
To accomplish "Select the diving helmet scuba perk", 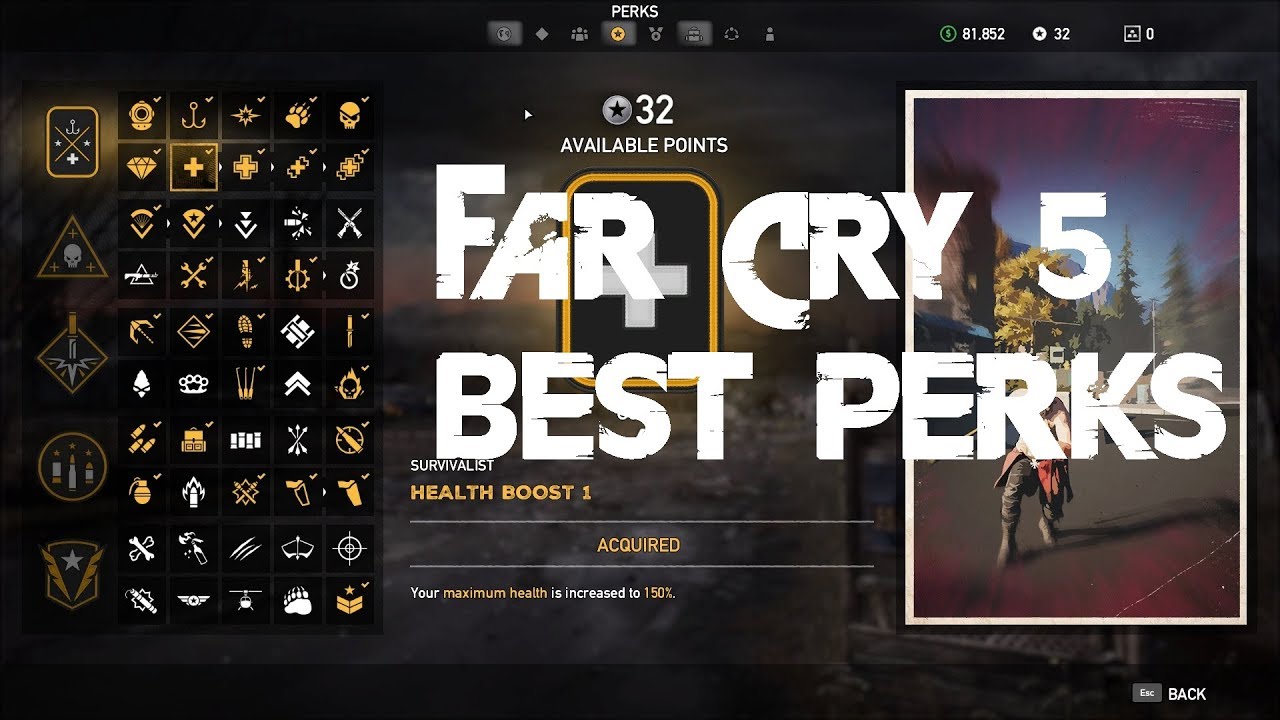I will coord(140,115).
